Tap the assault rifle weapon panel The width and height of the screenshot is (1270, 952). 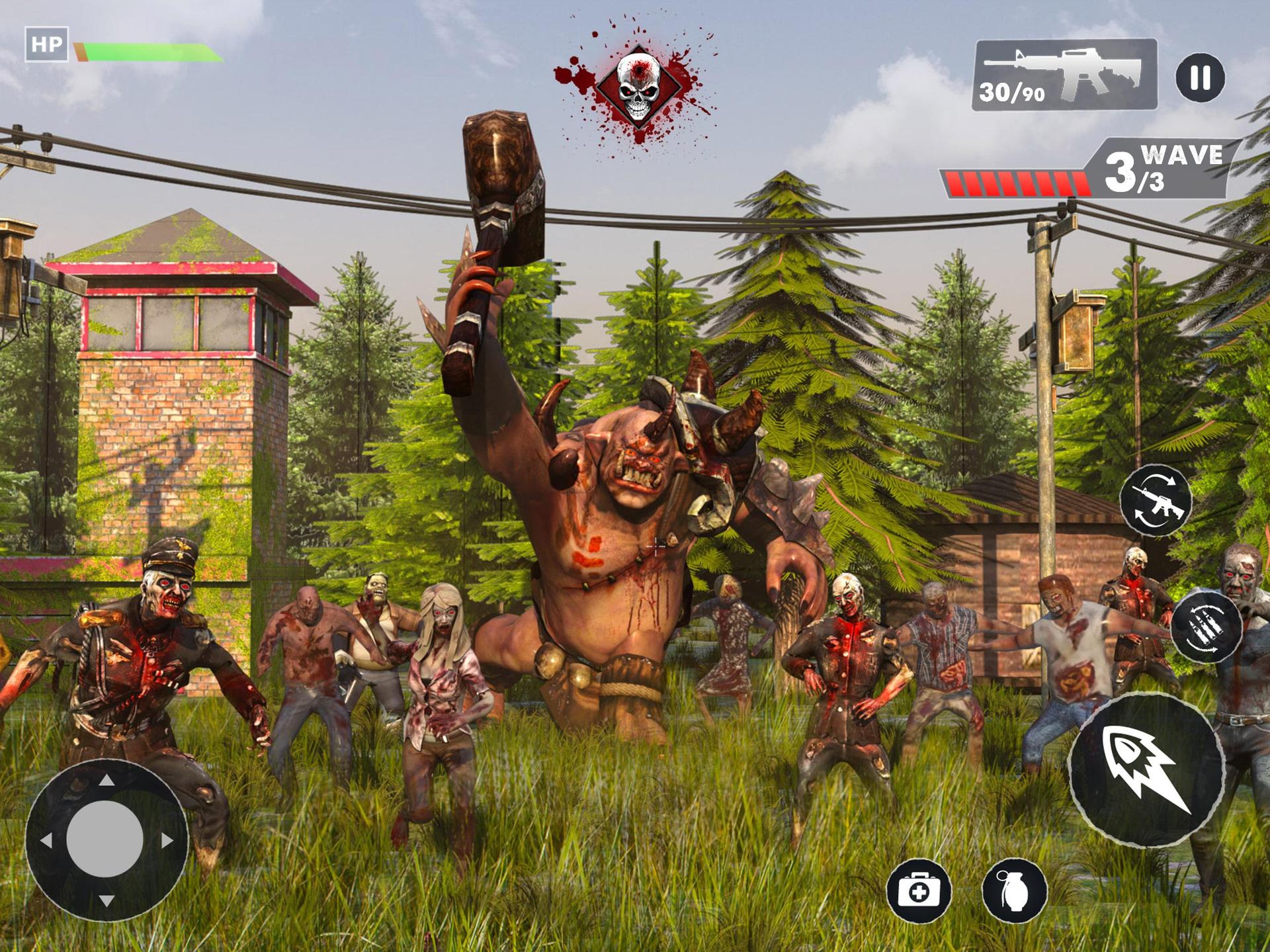[x=1065, y=74]
